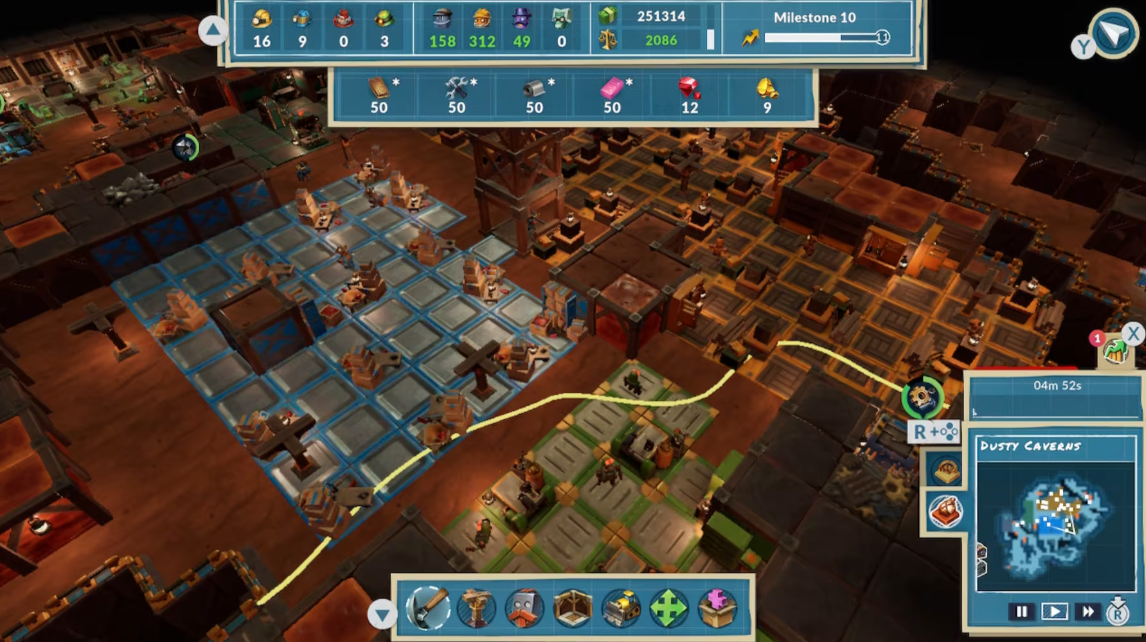
Task: Click the gear icon with green ring
Action: coord(921,398)
